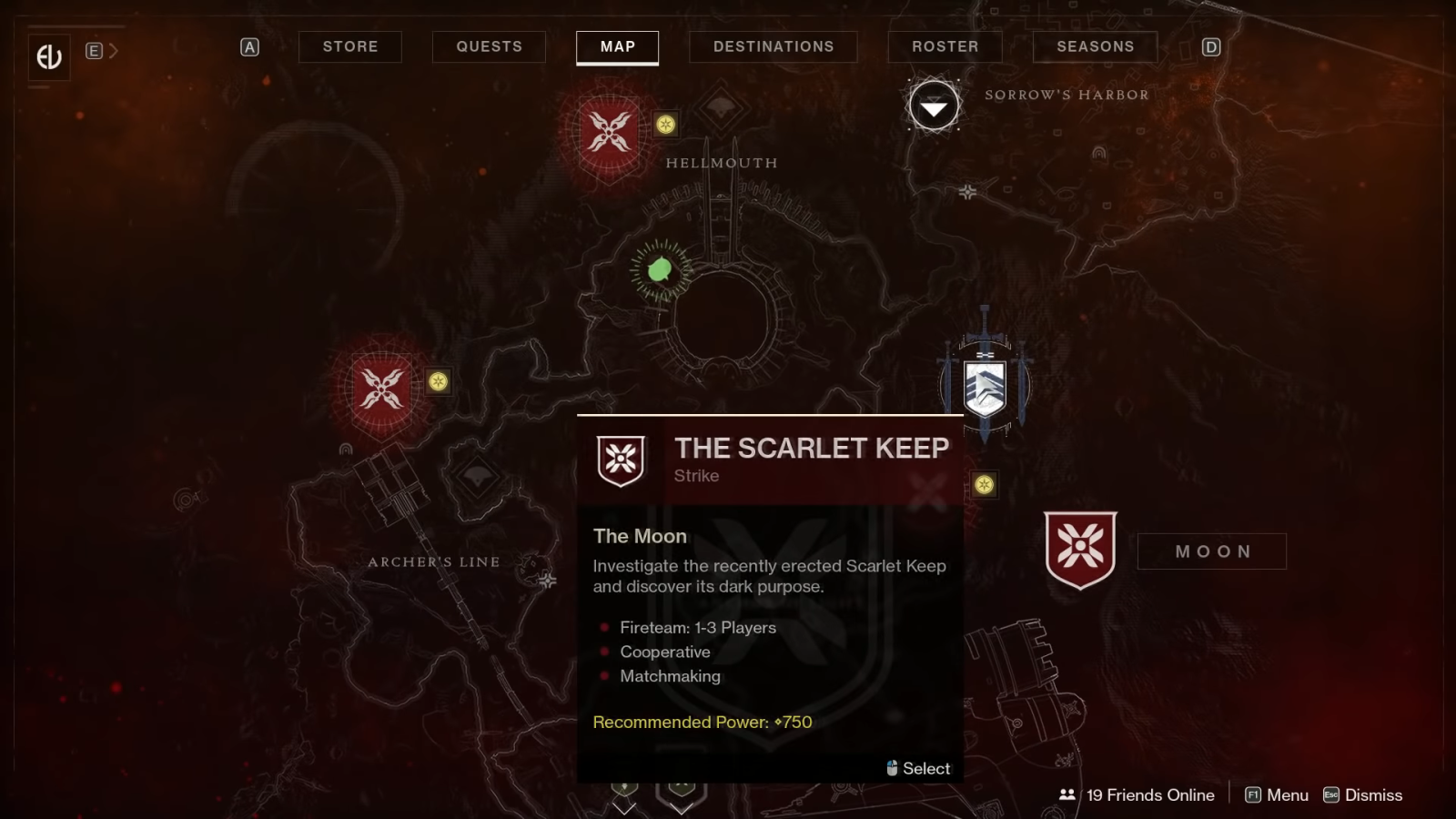1456x819 pixels.
Task: Click the Moon destination label
Action: point(1212,551)
